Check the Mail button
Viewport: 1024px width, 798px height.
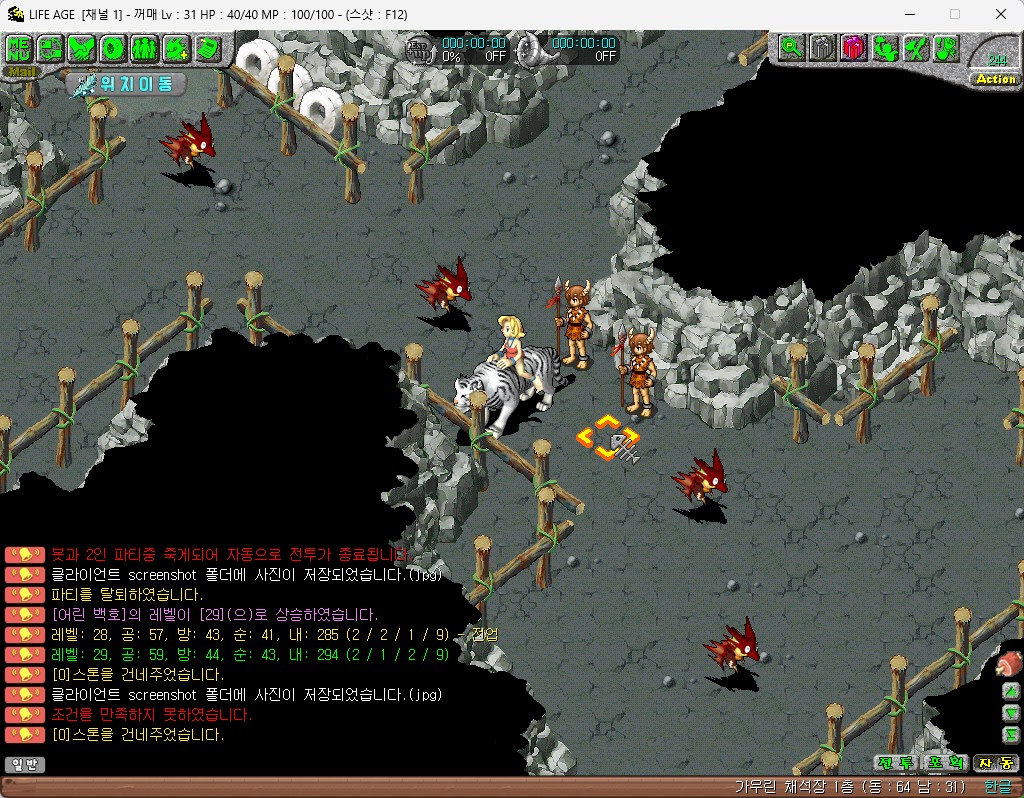[x=19, y=71]
